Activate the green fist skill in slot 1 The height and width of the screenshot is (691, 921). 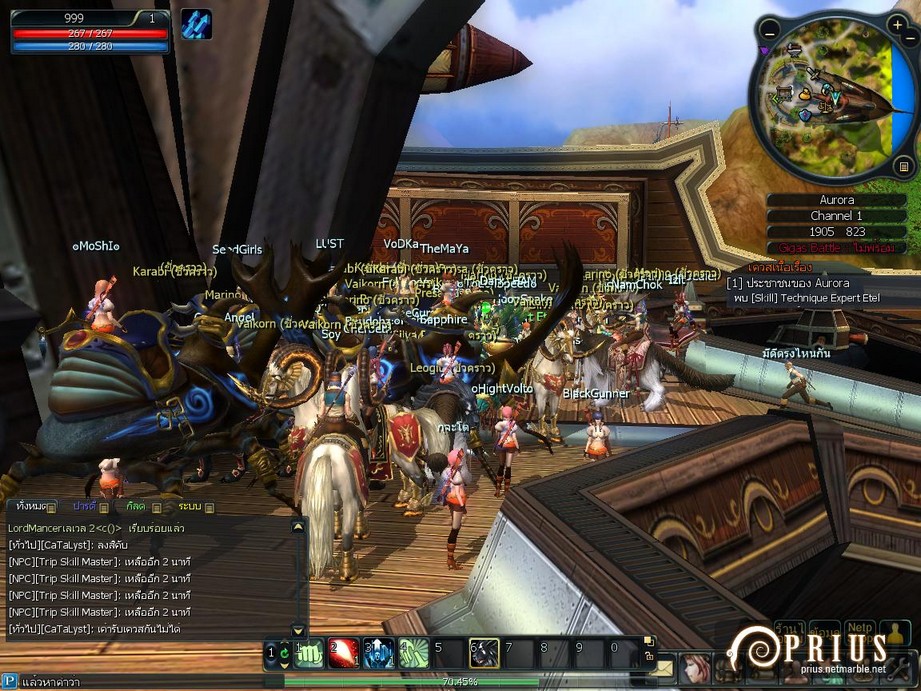coord(308,653)
